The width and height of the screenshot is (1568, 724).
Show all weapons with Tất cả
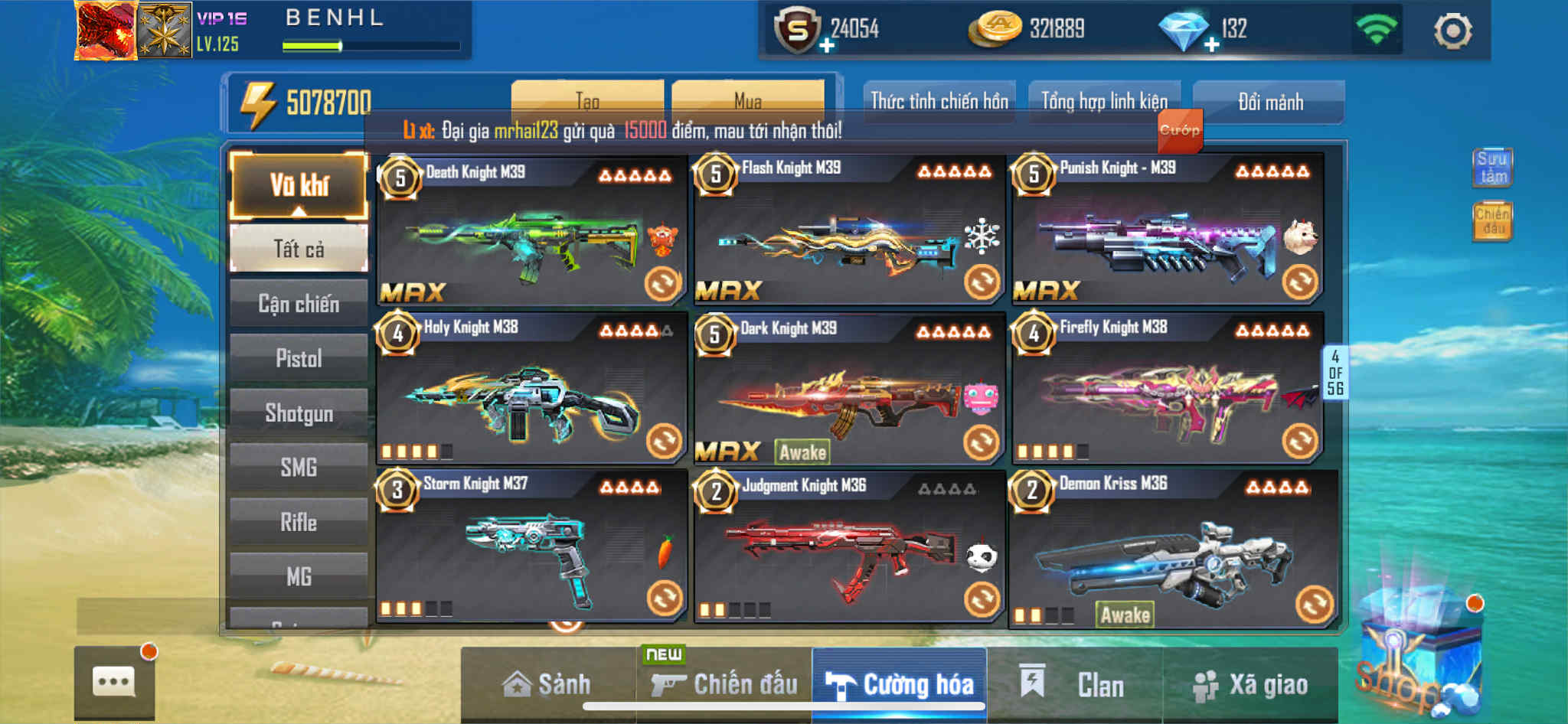coord(299,249)
